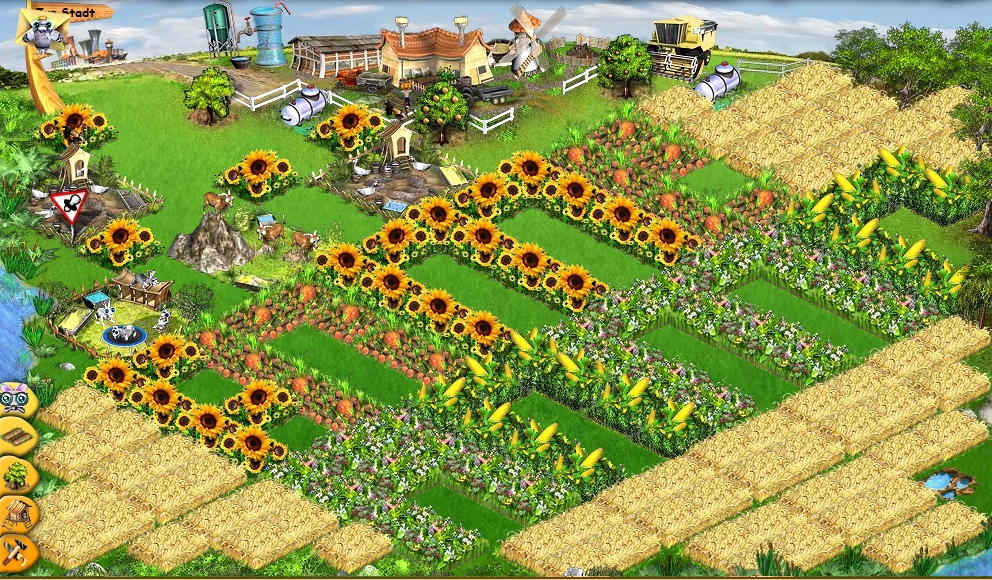The image size is (992, 580).
Task: Open the wooden hutch buildings button
Action: 16,513
